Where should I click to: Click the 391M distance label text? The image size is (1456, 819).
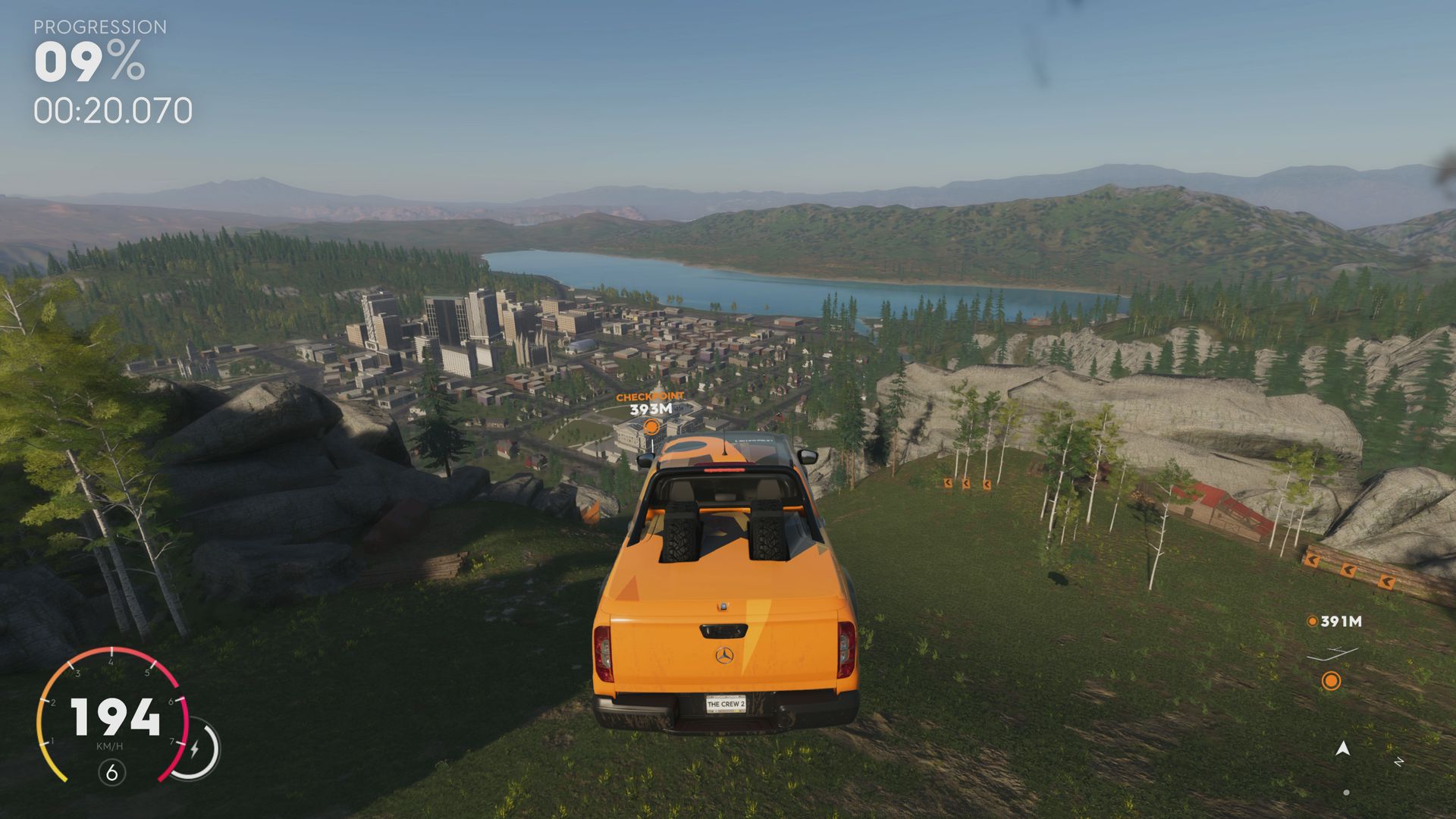[1341, 620]
